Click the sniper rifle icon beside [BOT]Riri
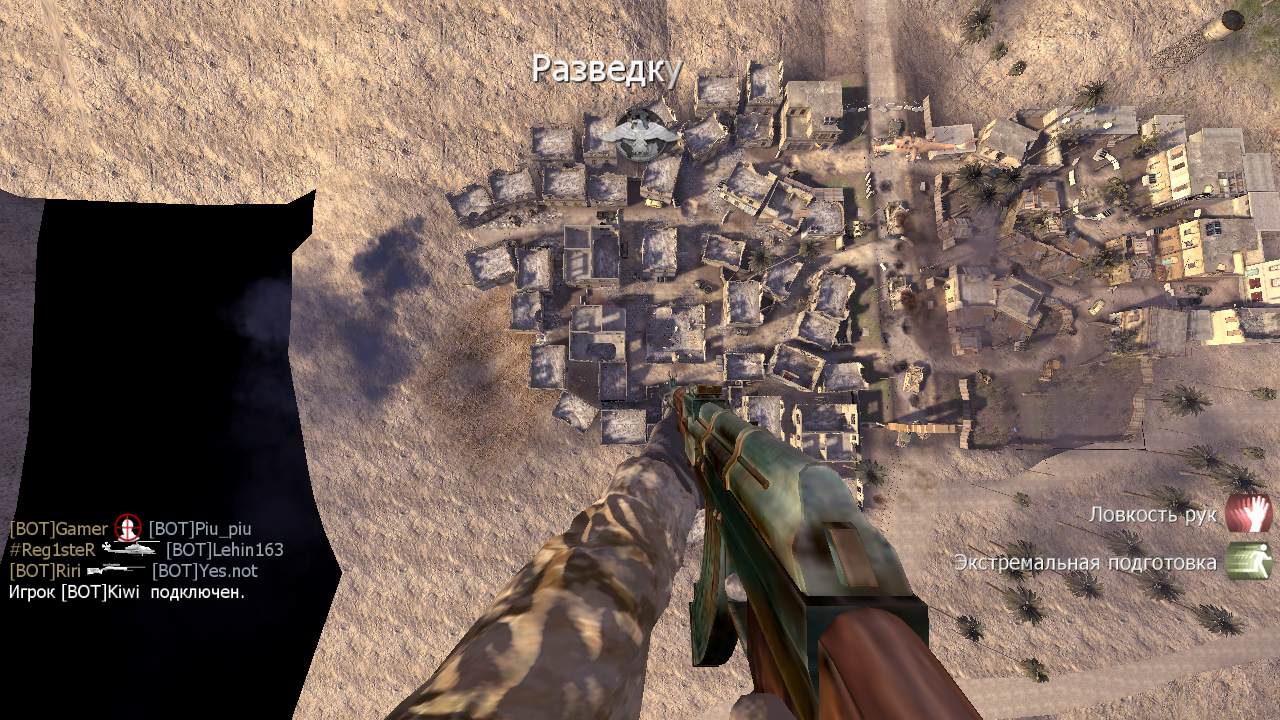The height and width of the screenshot is (720, 1280). coord(115,571)
